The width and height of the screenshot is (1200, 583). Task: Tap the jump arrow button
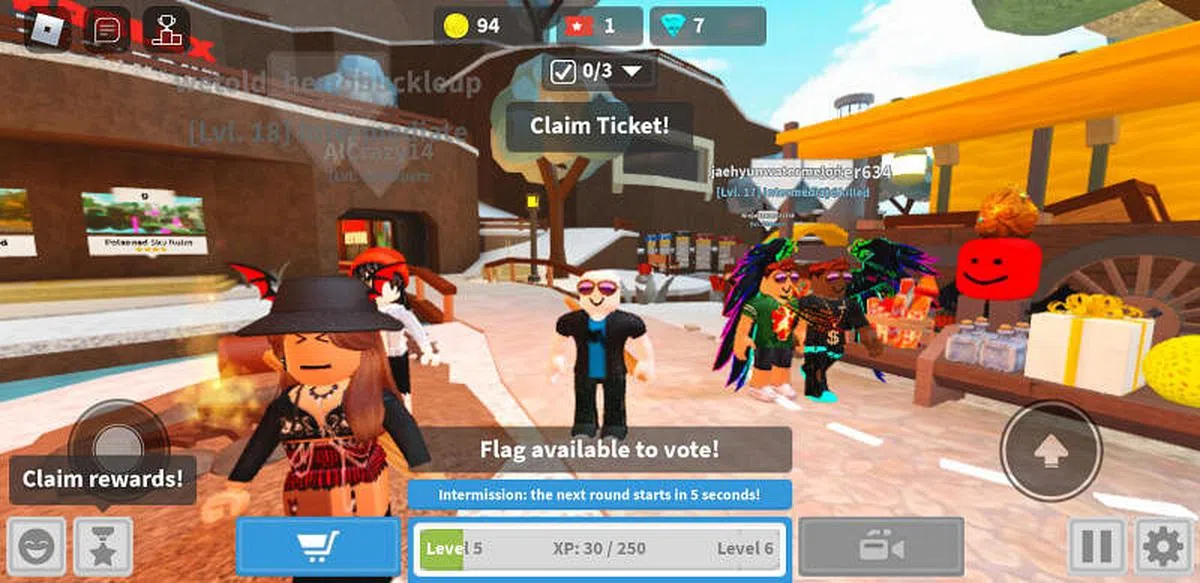pyautogui.click(x=1051, y=451)
